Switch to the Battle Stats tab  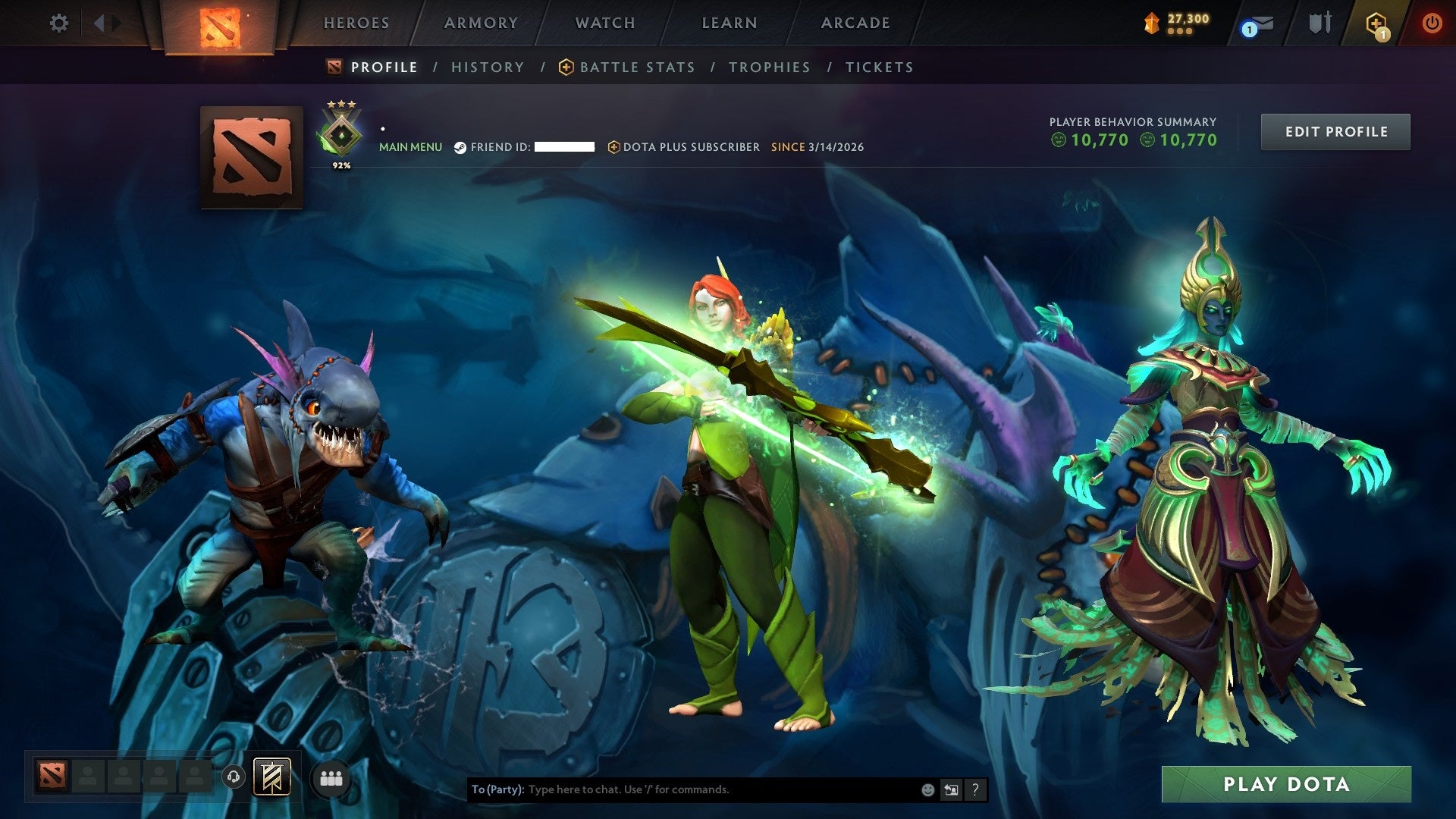637,67
